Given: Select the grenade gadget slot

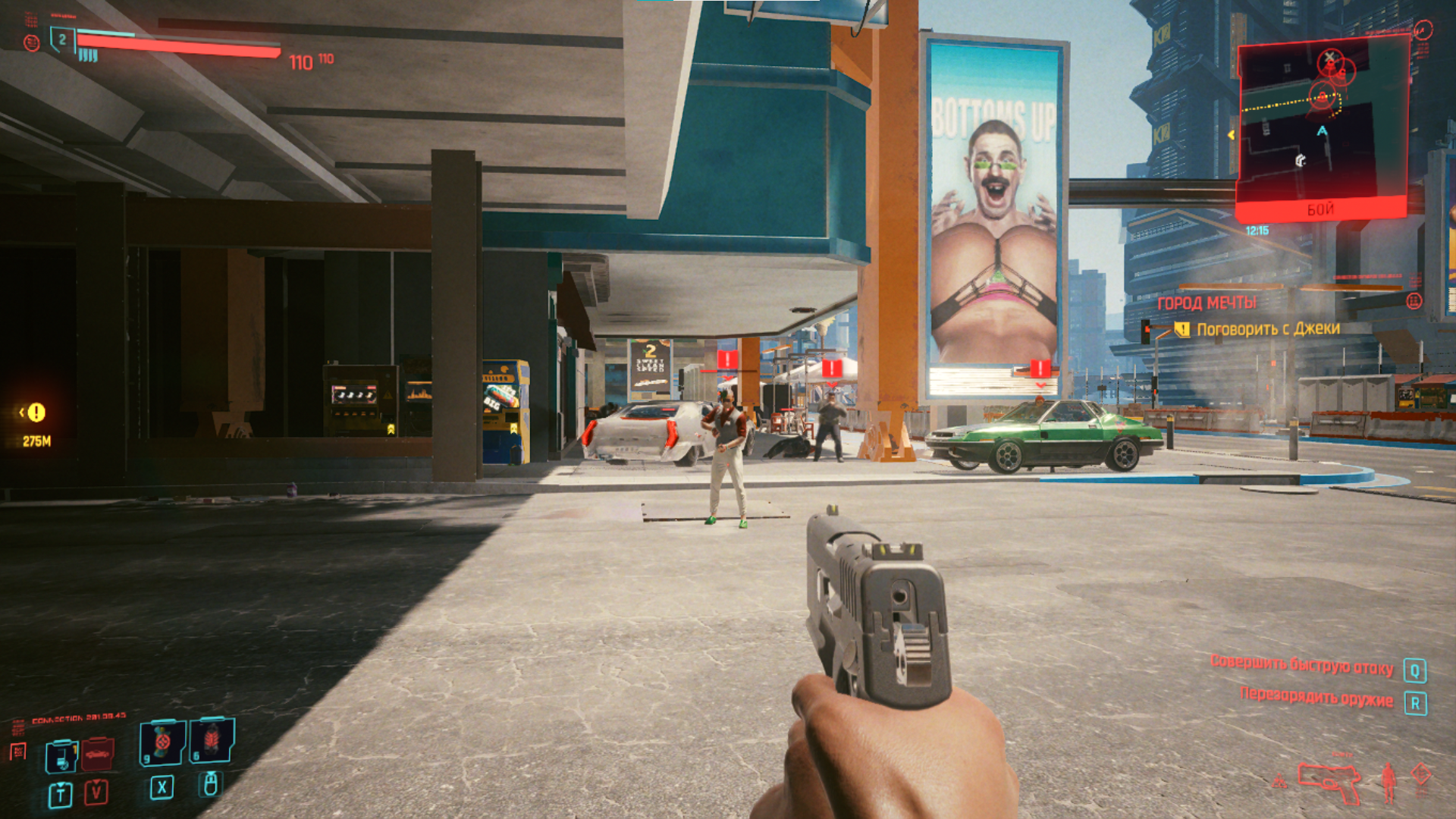Looking at the screenshot, I should pos(212,740).
